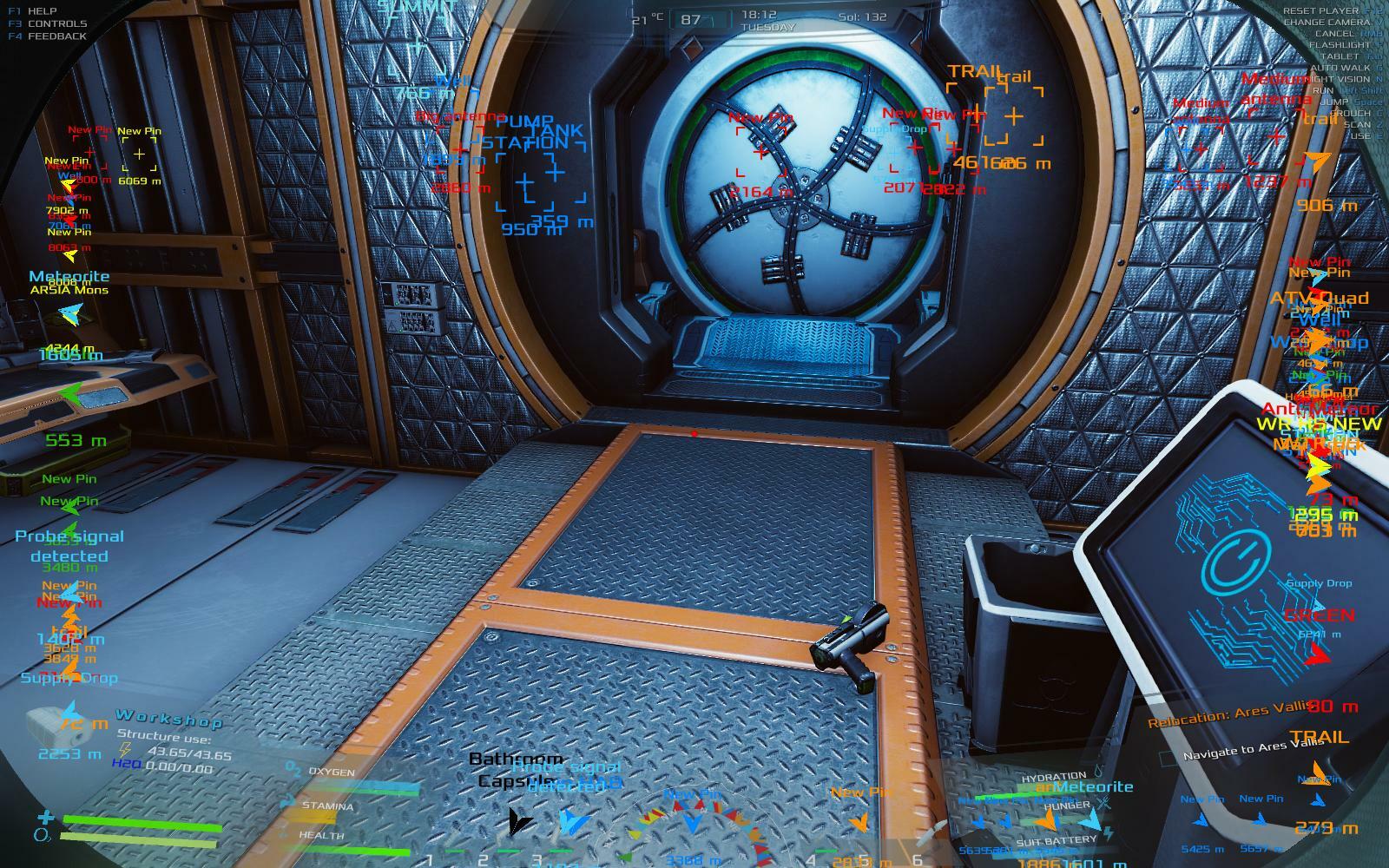Select the ARSIA Mons waypoint label
Image resolution: width=1389 pixels, height=868 pixels.
coord(69,290)
